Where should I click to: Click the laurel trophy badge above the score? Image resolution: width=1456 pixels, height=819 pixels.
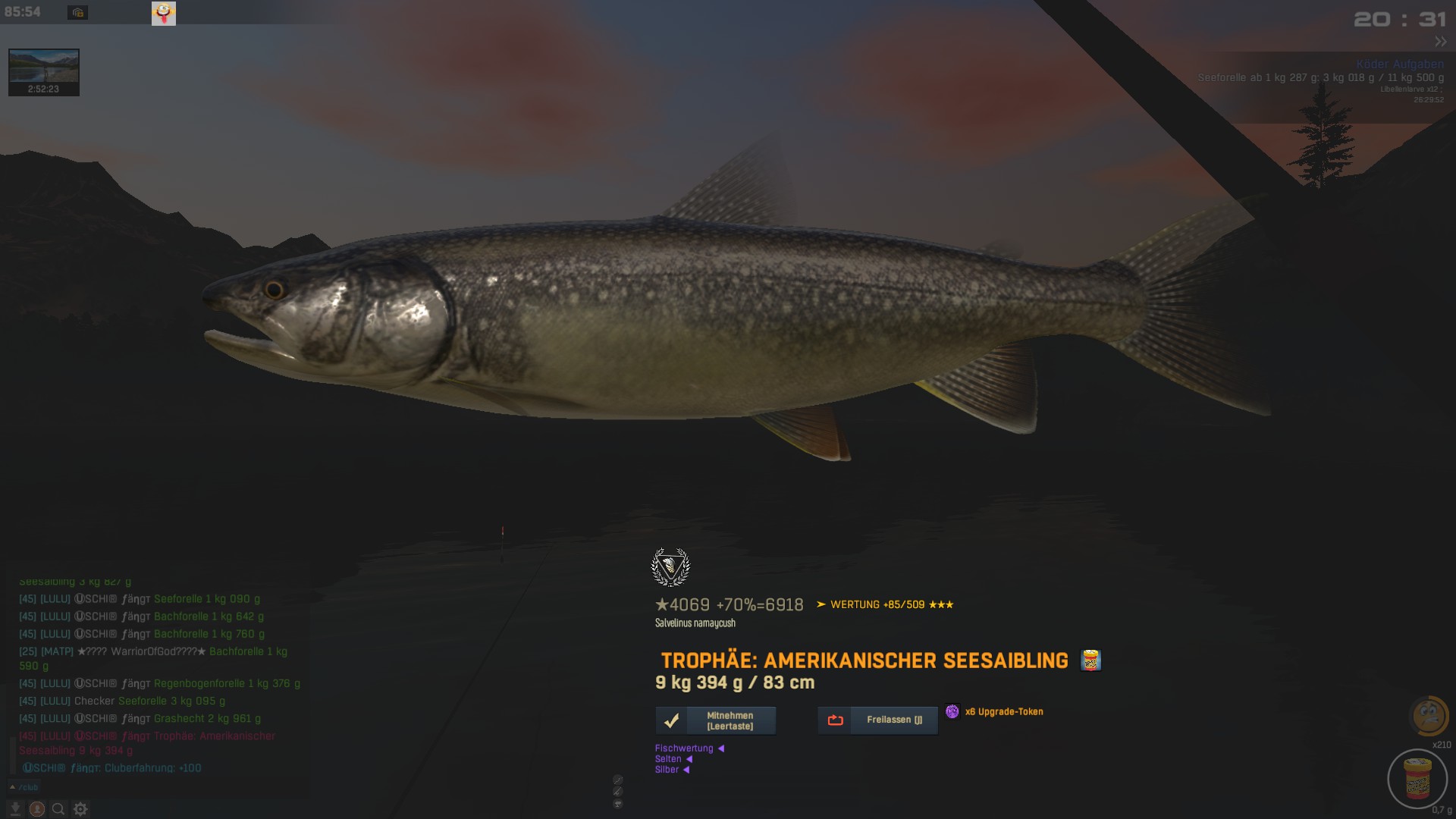click(670, 567)
